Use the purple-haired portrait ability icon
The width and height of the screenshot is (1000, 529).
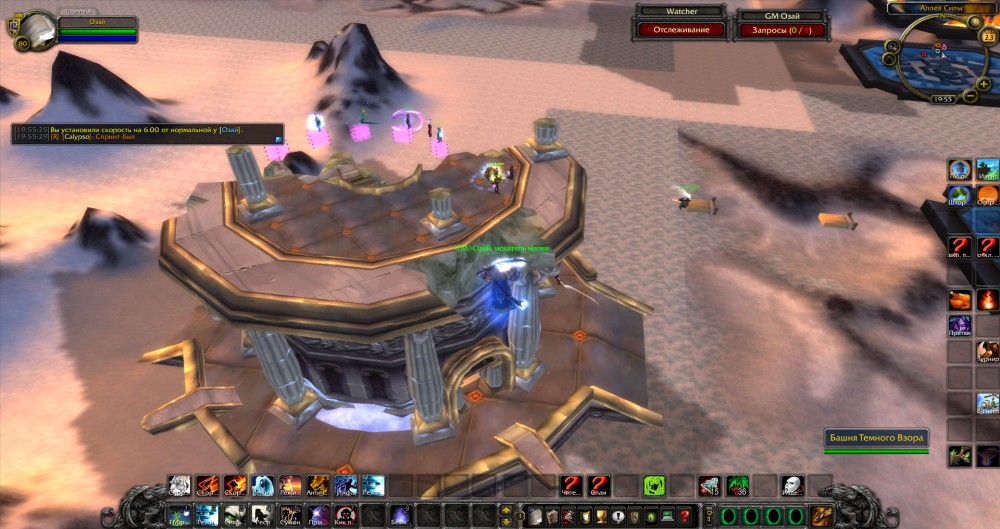[960, 325]
